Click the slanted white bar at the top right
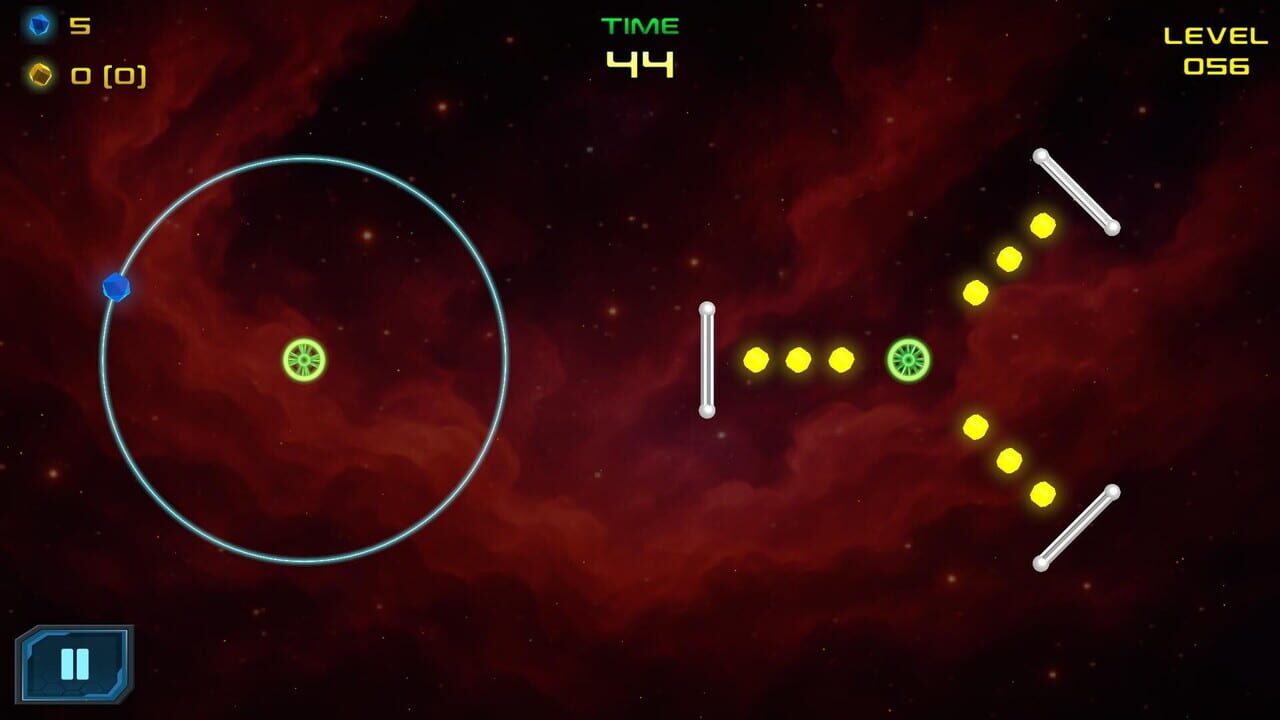 pyautogui.click(x=1078, y=191)
